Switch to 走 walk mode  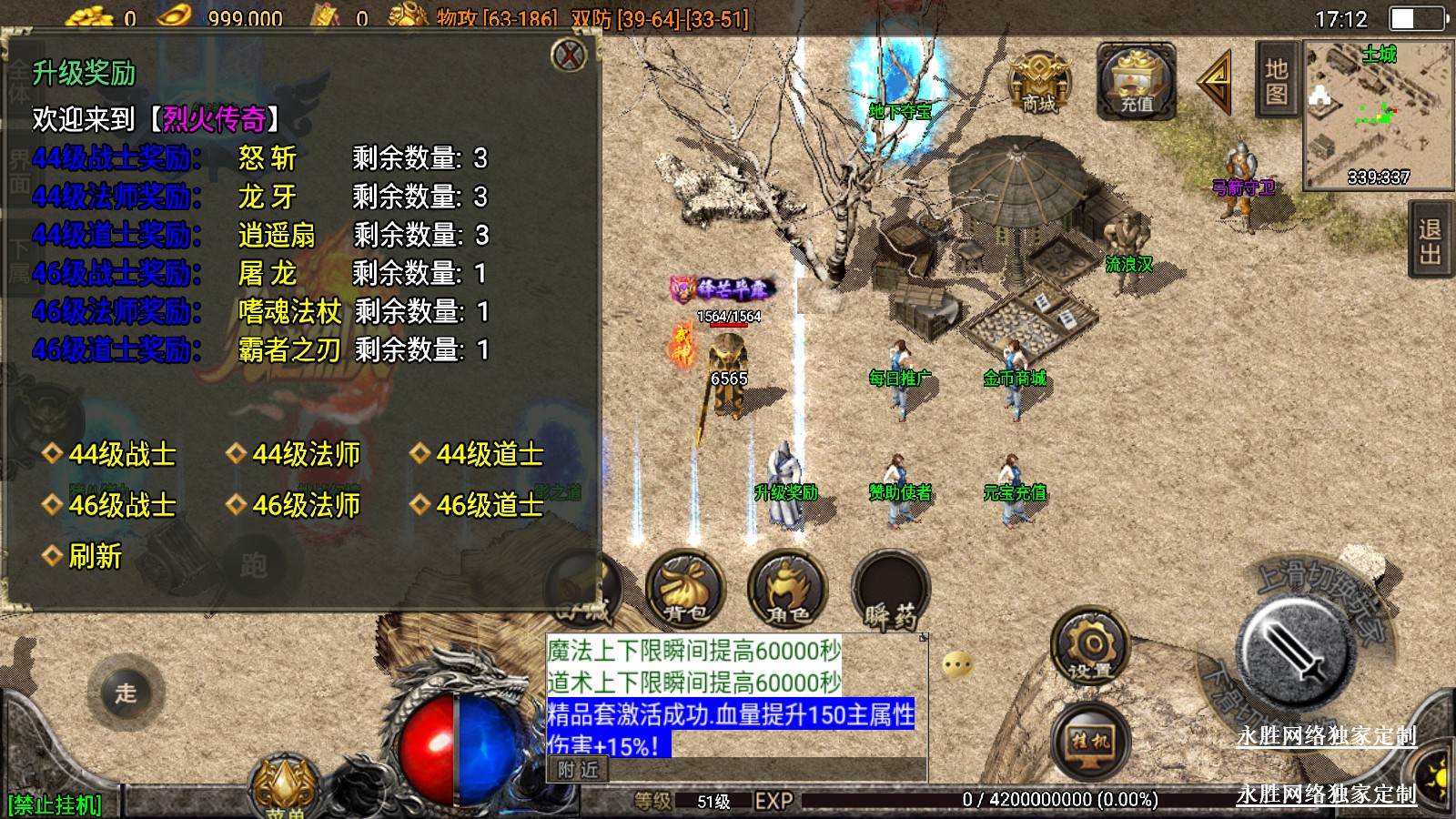point(126,693)
